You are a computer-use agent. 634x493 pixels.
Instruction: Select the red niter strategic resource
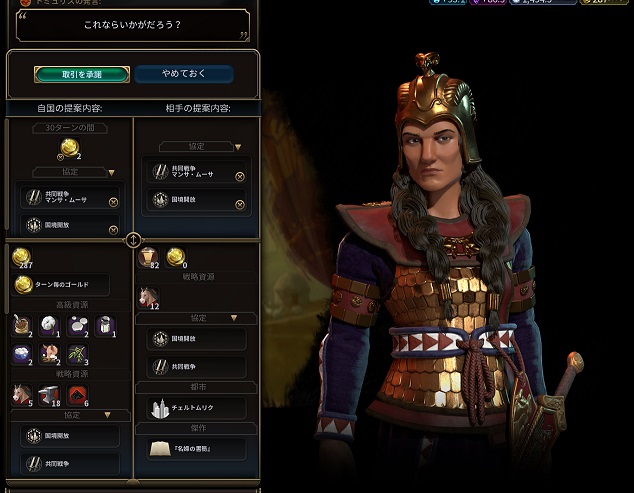coord(78,394)
